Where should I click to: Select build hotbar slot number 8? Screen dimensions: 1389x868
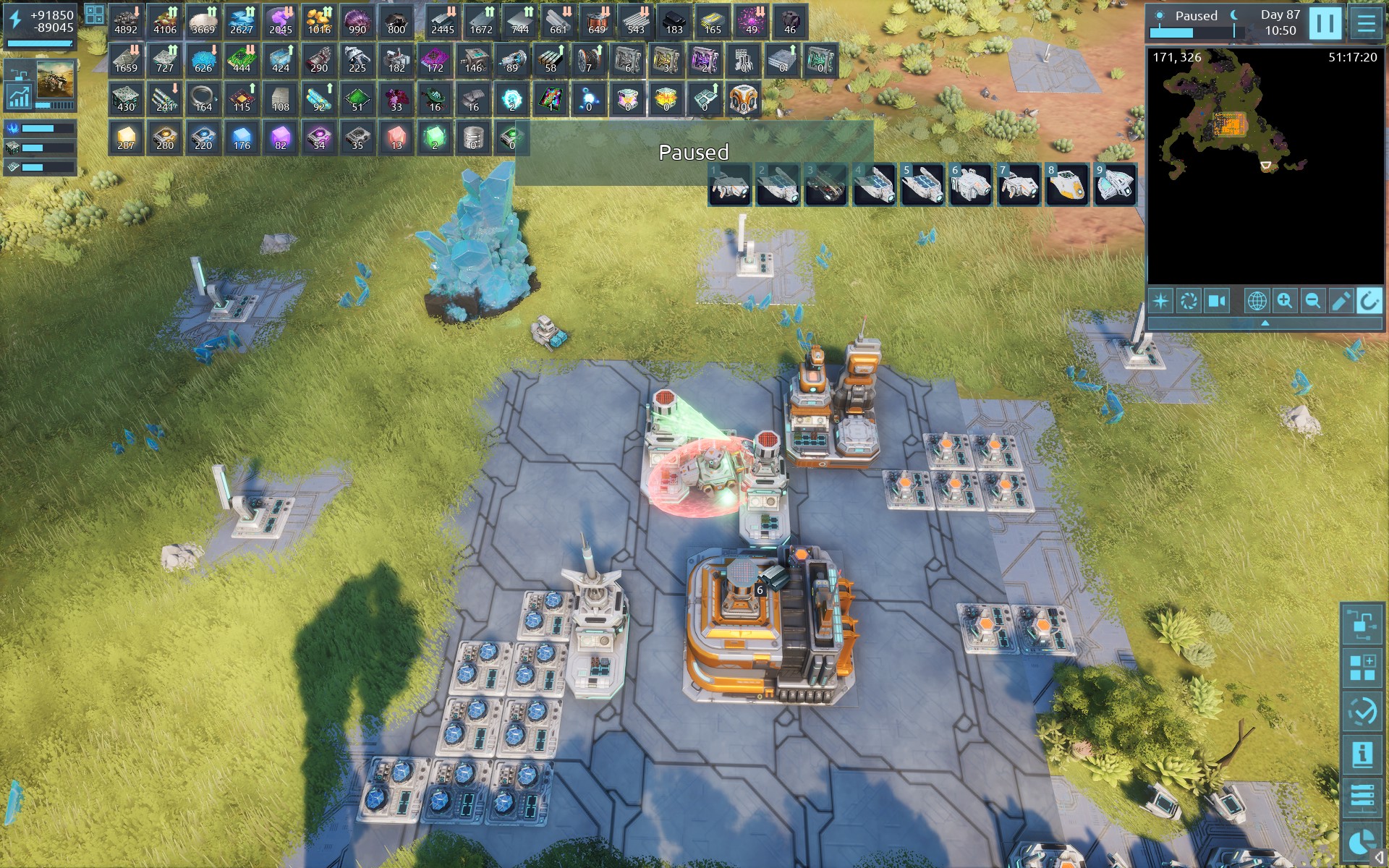1066,185
